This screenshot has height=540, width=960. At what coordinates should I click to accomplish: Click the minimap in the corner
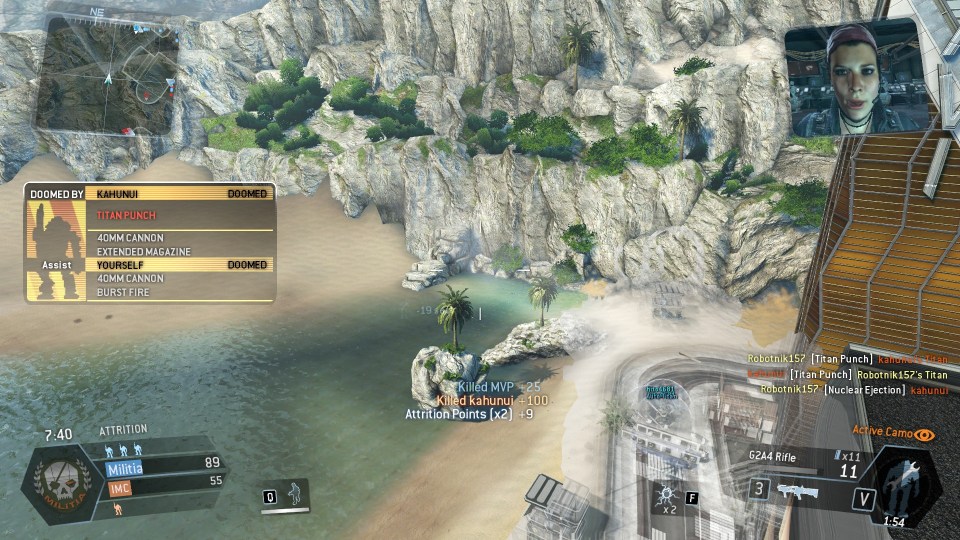(x=108, y=75)
